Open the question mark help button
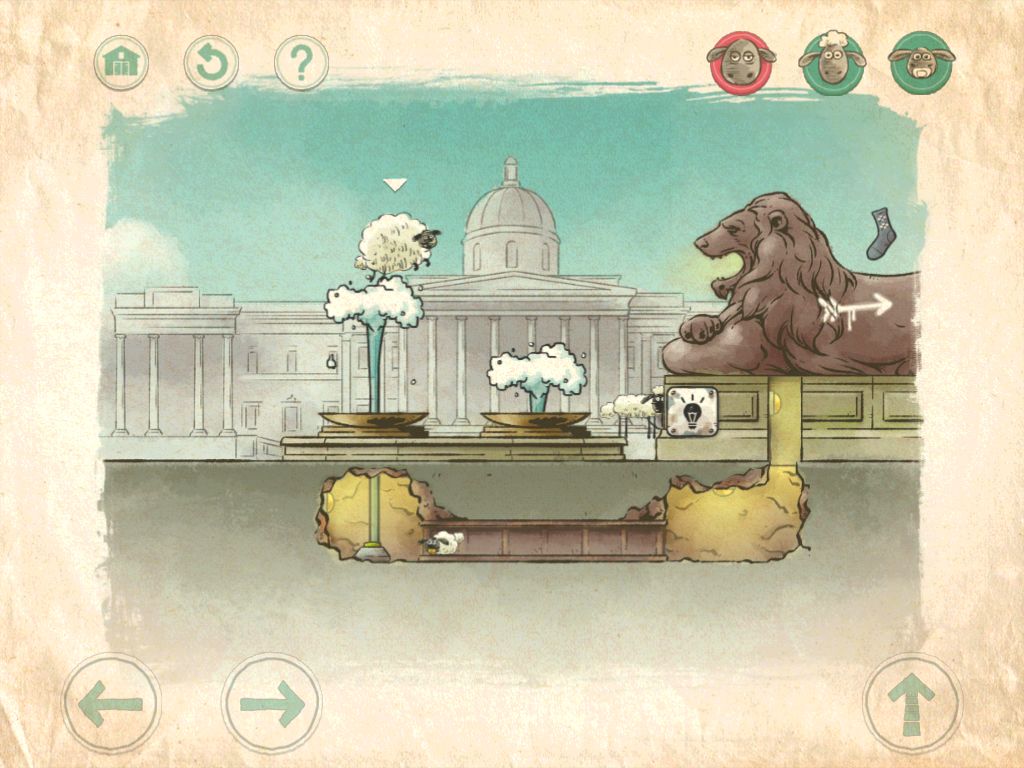This screenshot has height=768, width=1024. [301, 63]
